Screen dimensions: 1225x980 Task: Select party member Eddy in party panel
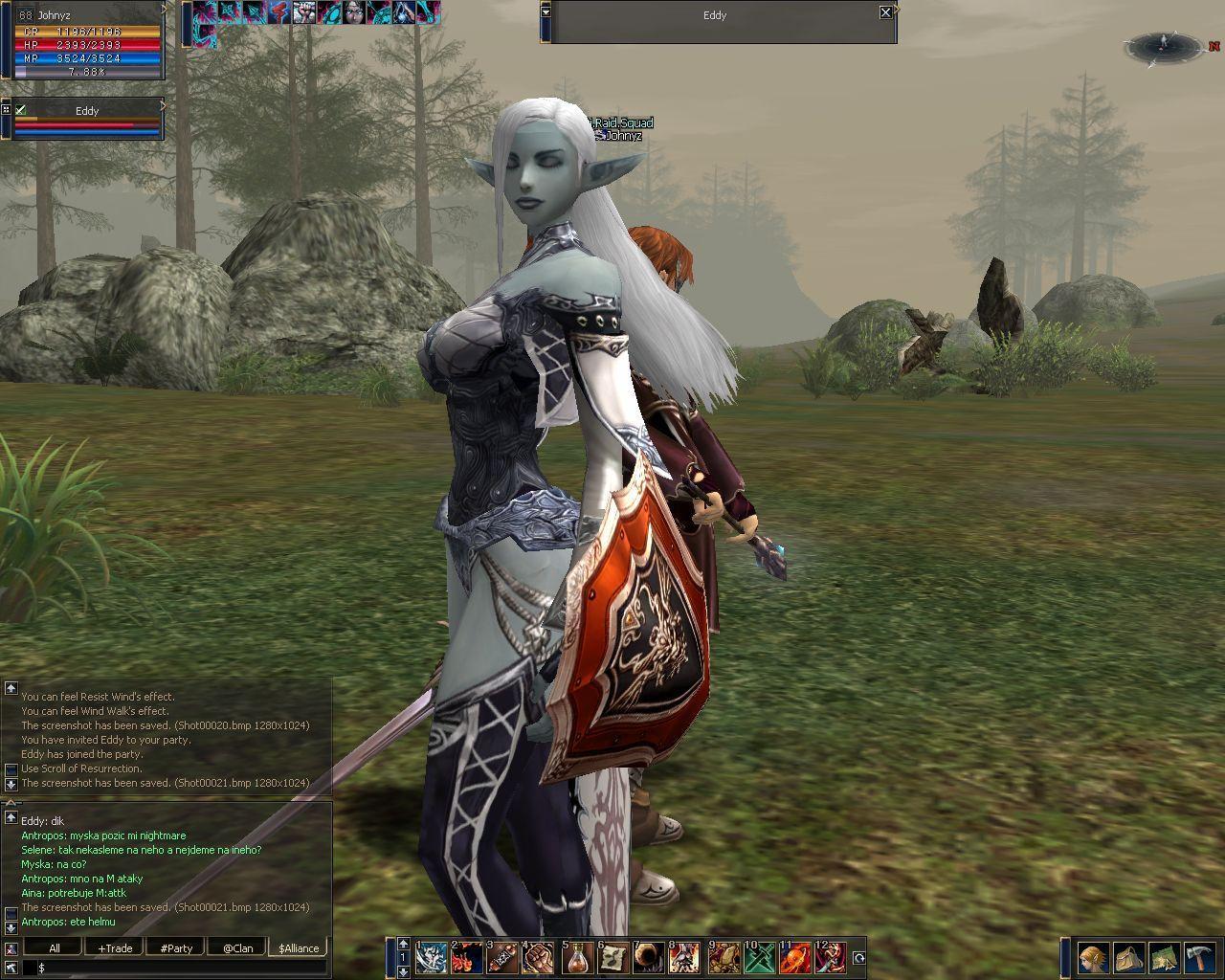(87, 111)
